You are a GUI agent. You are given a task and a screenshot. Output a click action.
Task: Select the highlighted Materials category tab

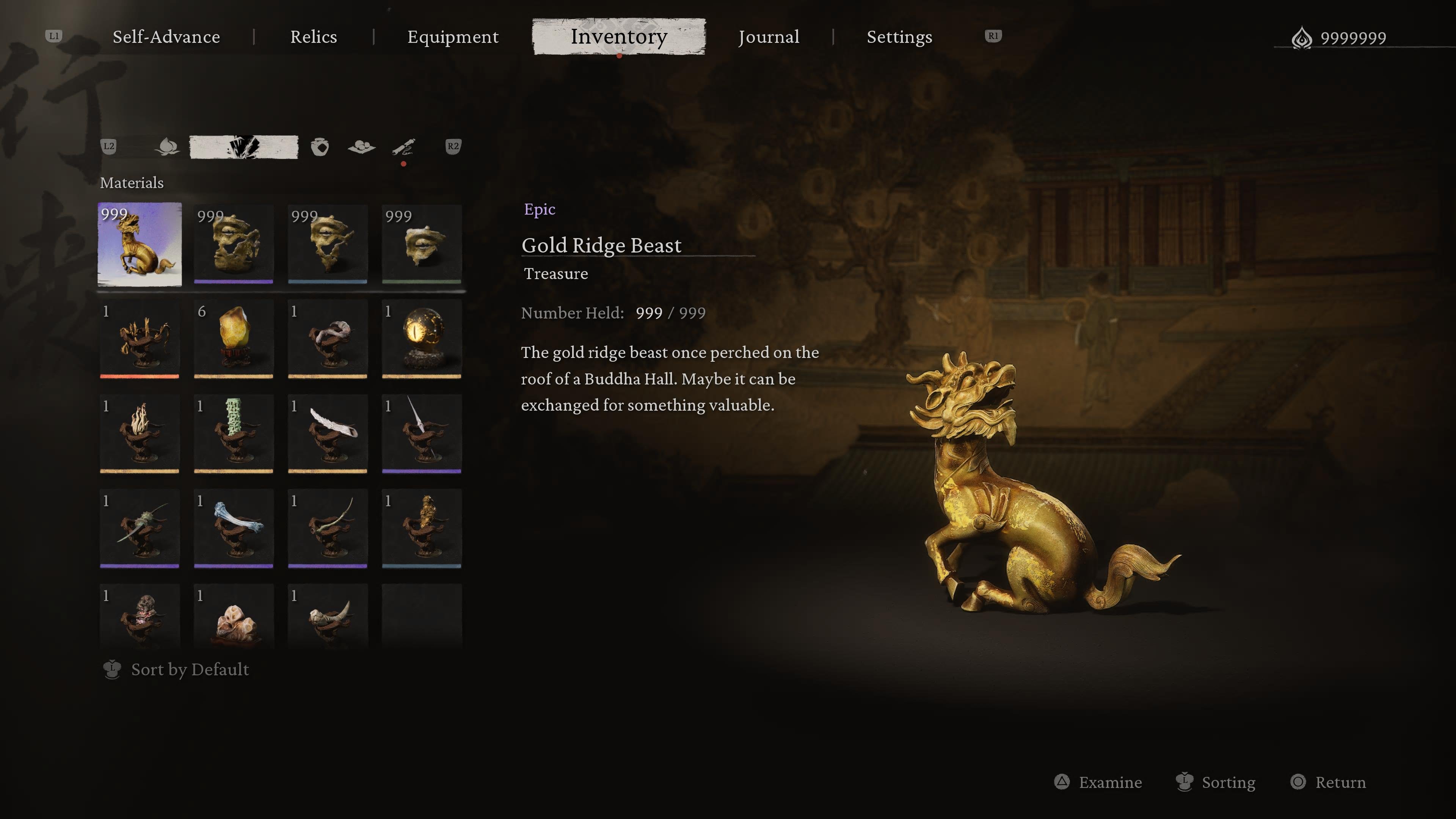click(x=243, y=147)
